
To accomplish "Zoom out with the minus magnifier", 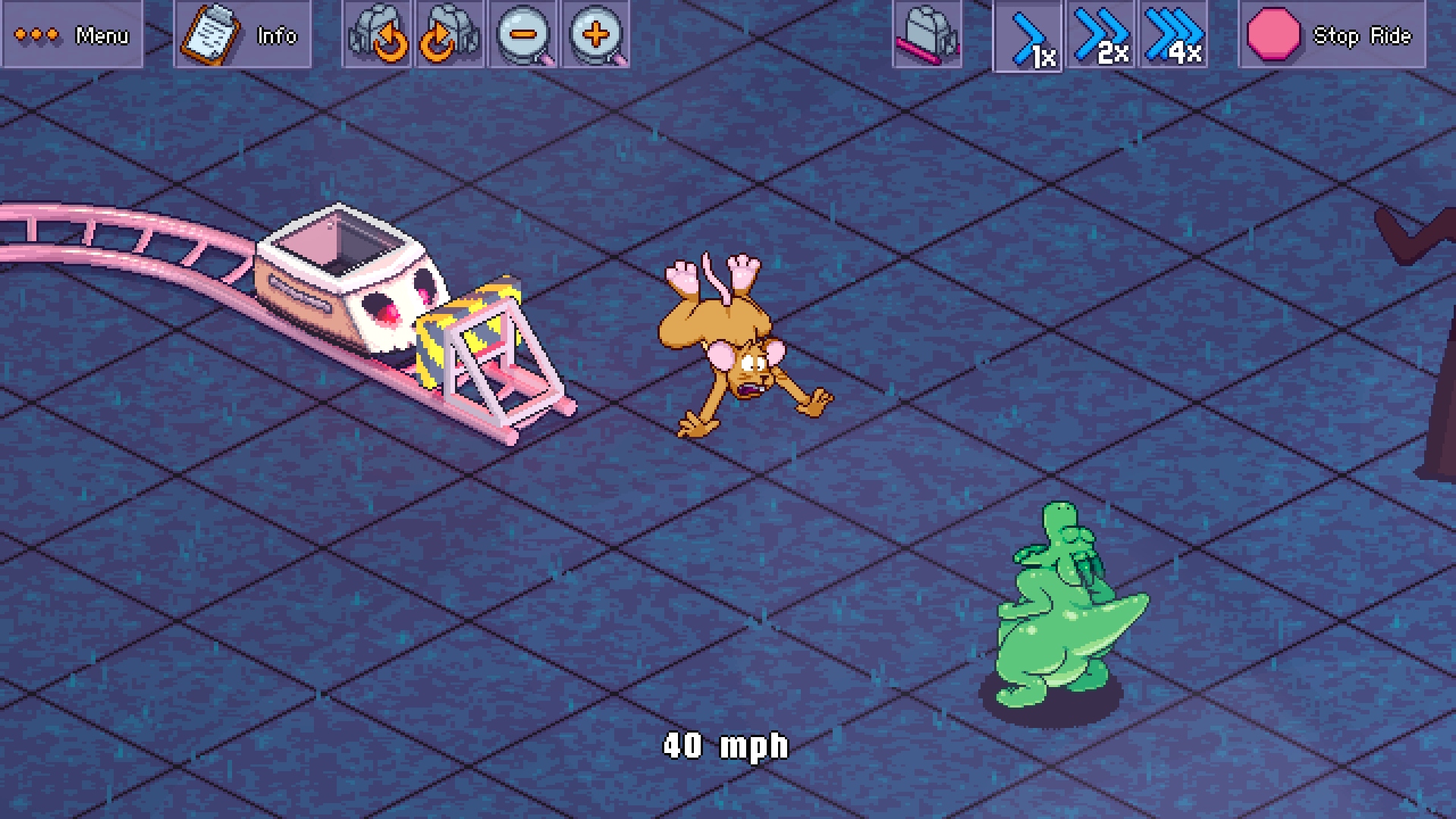I will pyautogui.click(x=523, y=35).
